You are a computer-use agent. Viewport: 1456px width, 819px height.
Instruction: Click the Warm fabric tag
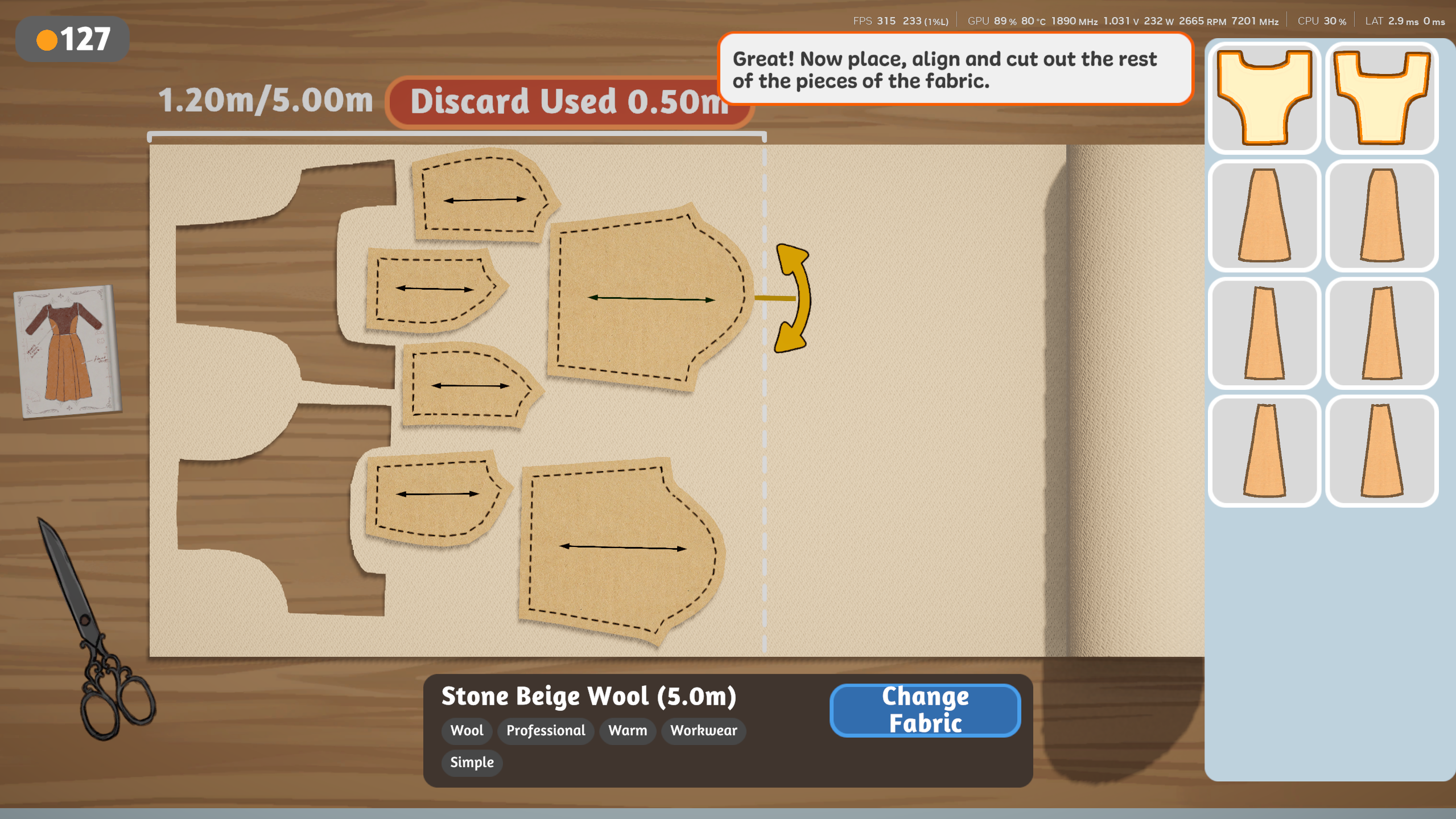pyautogui.click(x=627, y=731)
